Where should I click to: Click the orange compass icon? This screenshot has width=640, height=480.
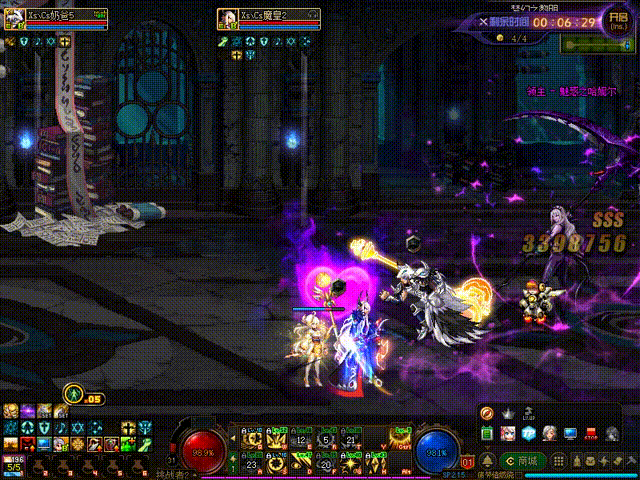pyautogui.click(x=486, y=413)
